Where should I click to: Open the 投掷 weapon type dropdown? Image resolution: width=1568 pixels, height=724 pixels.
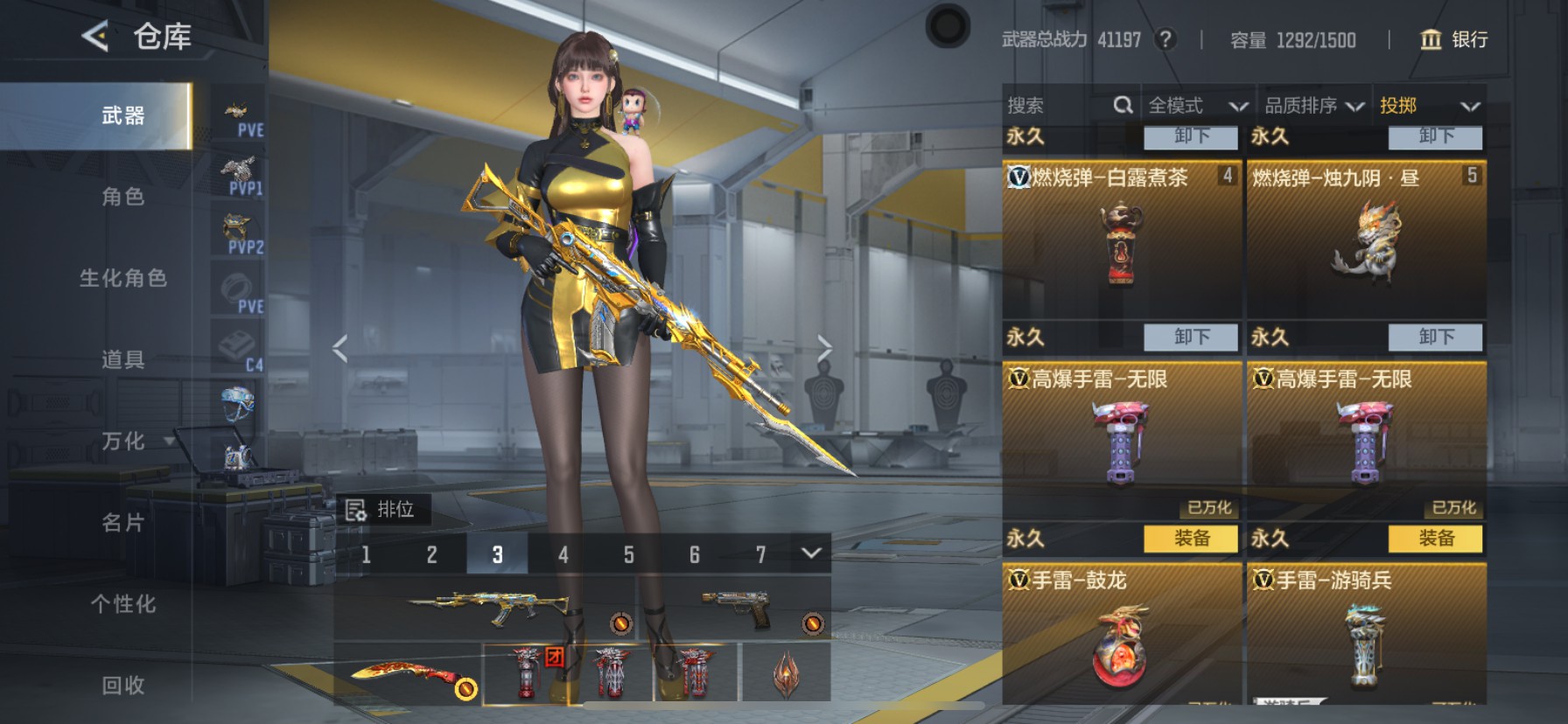pyautogui.click(x=1429, y=106)
